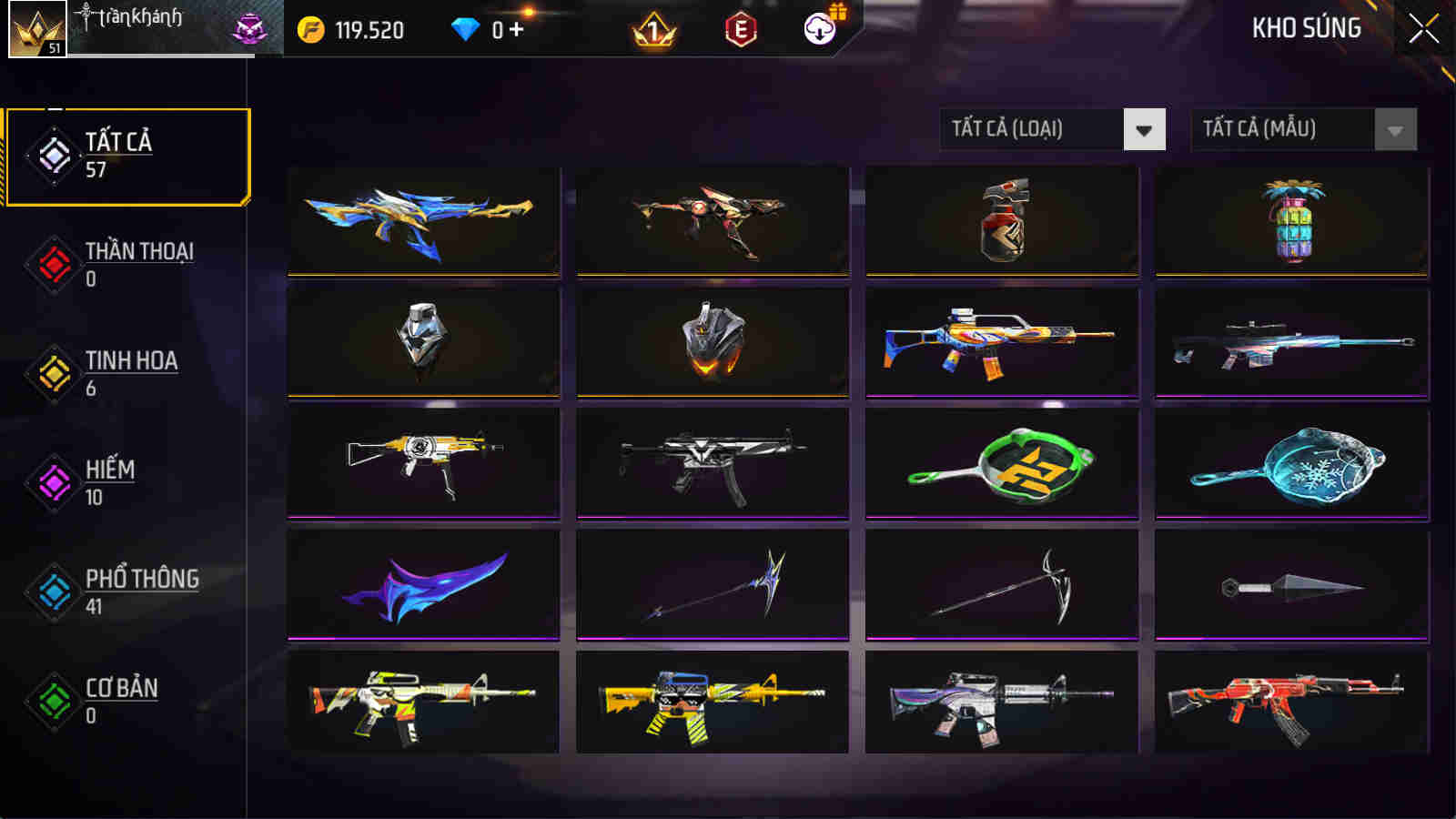Select the red THẦN THOẠI rarity icon
This screenshot has width=1456, height=819.
point(52,264)
